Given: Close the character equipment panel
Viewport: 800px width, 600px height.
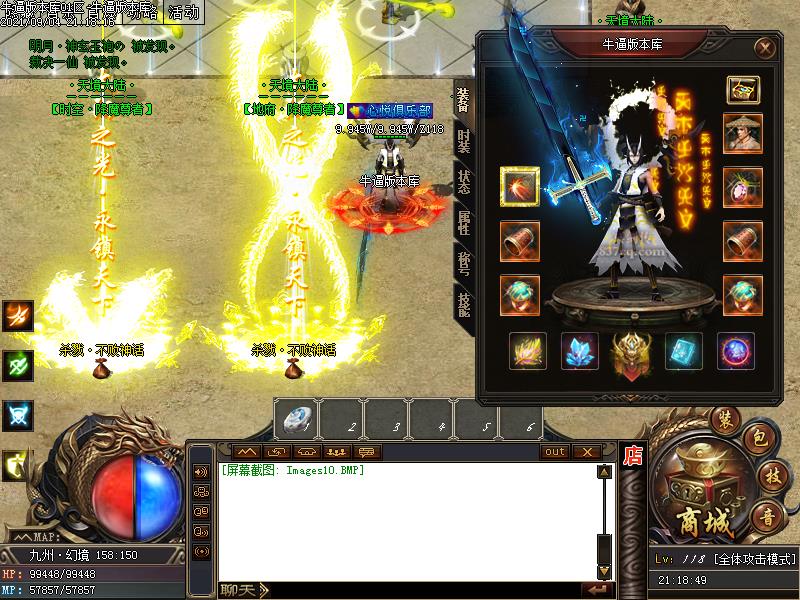Looking at the screenshot, I should (765, 47).
